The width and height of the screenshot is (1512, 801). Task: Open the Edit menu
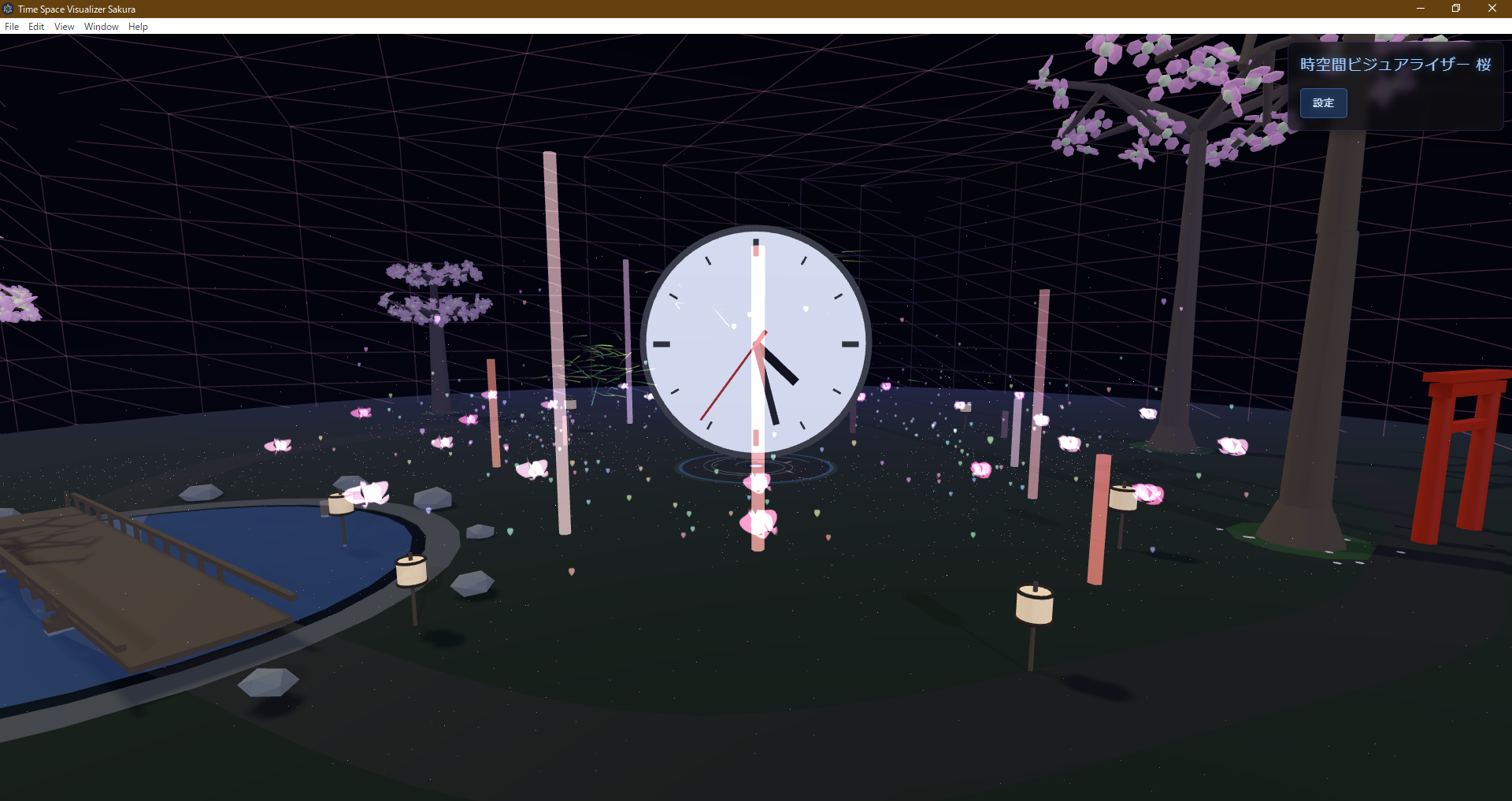(x=36, y=26)
